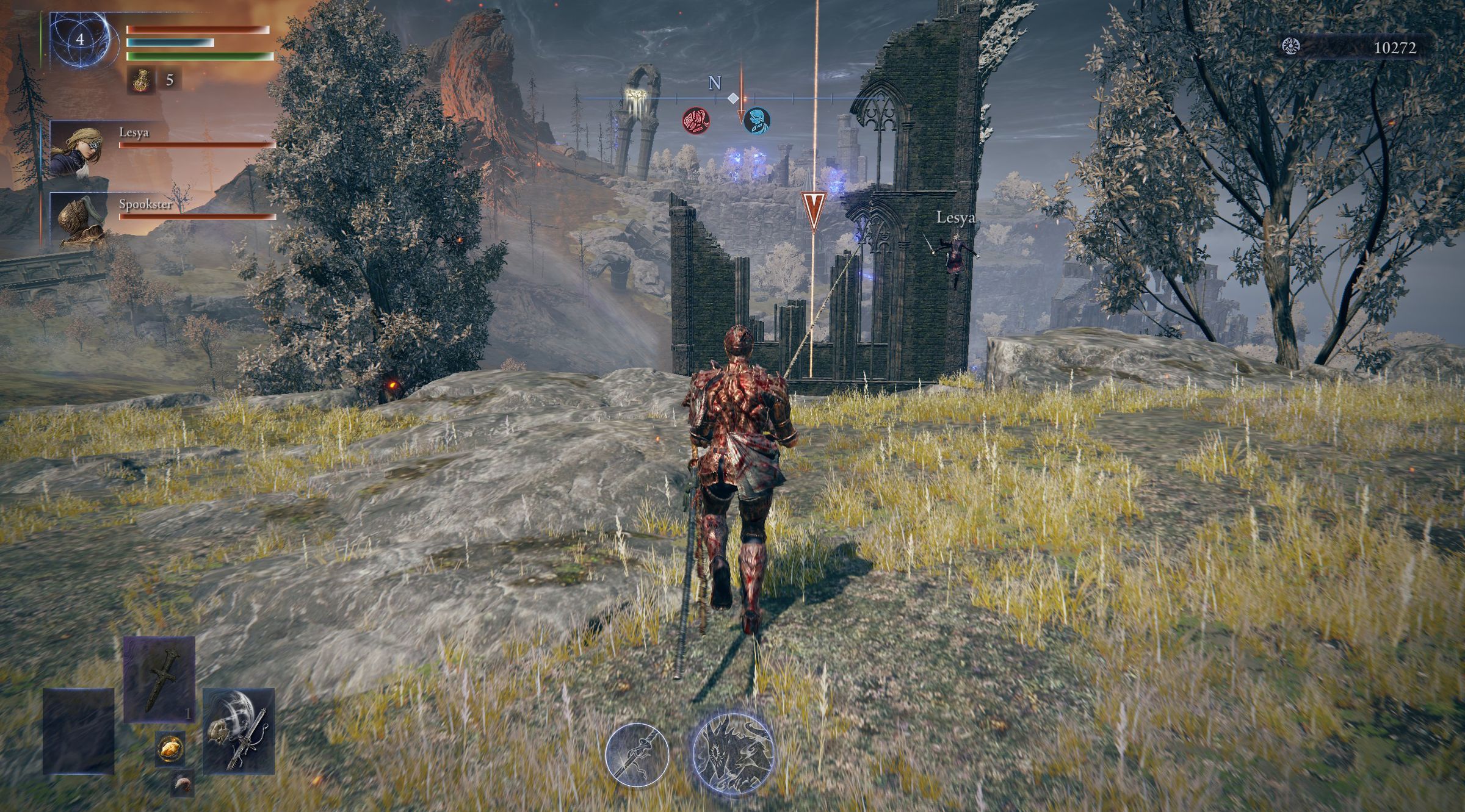Select the dagger item slot
Image resolution: width=1465 pixels, height=812 pixels.
(159, 680)
